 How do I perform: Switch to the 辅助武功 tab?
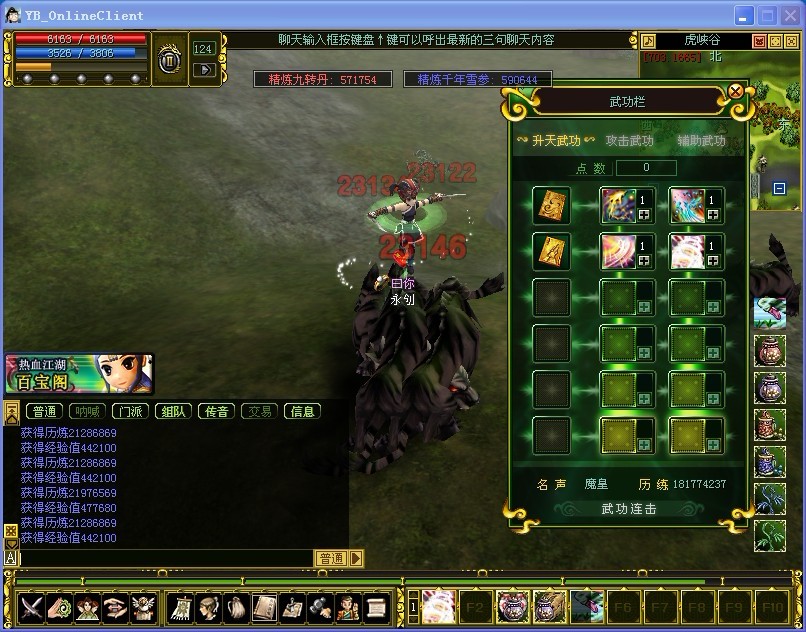click(x=701, y=141)
